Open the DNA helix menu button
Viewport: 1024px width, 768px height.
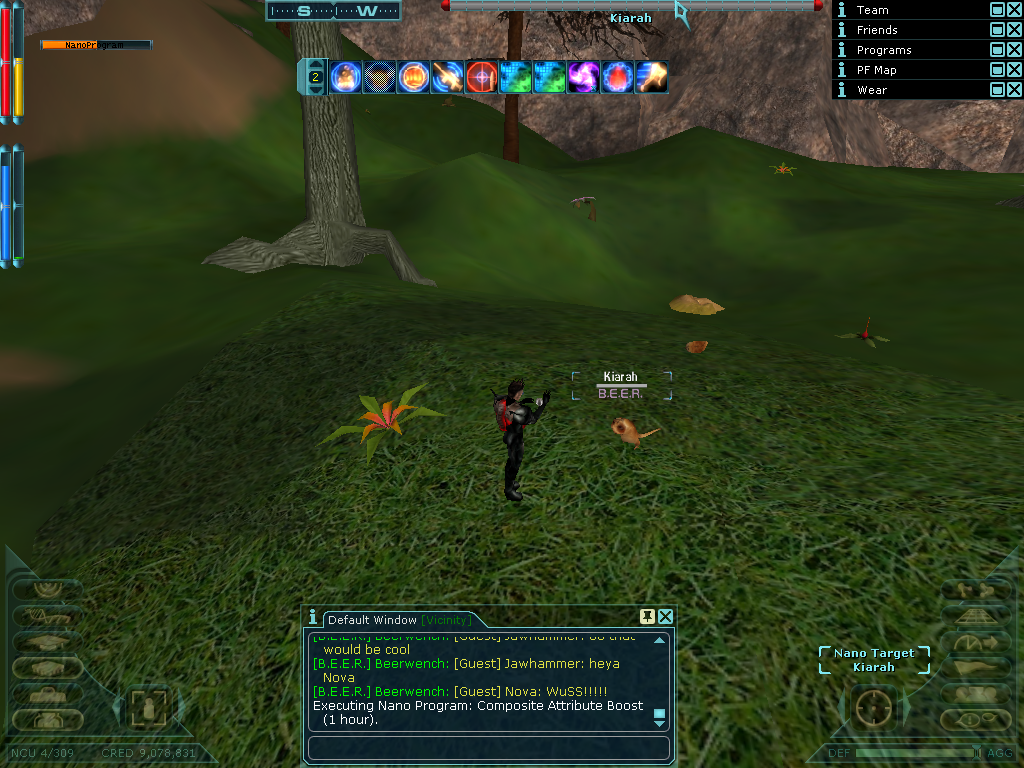tap(47, 615)
